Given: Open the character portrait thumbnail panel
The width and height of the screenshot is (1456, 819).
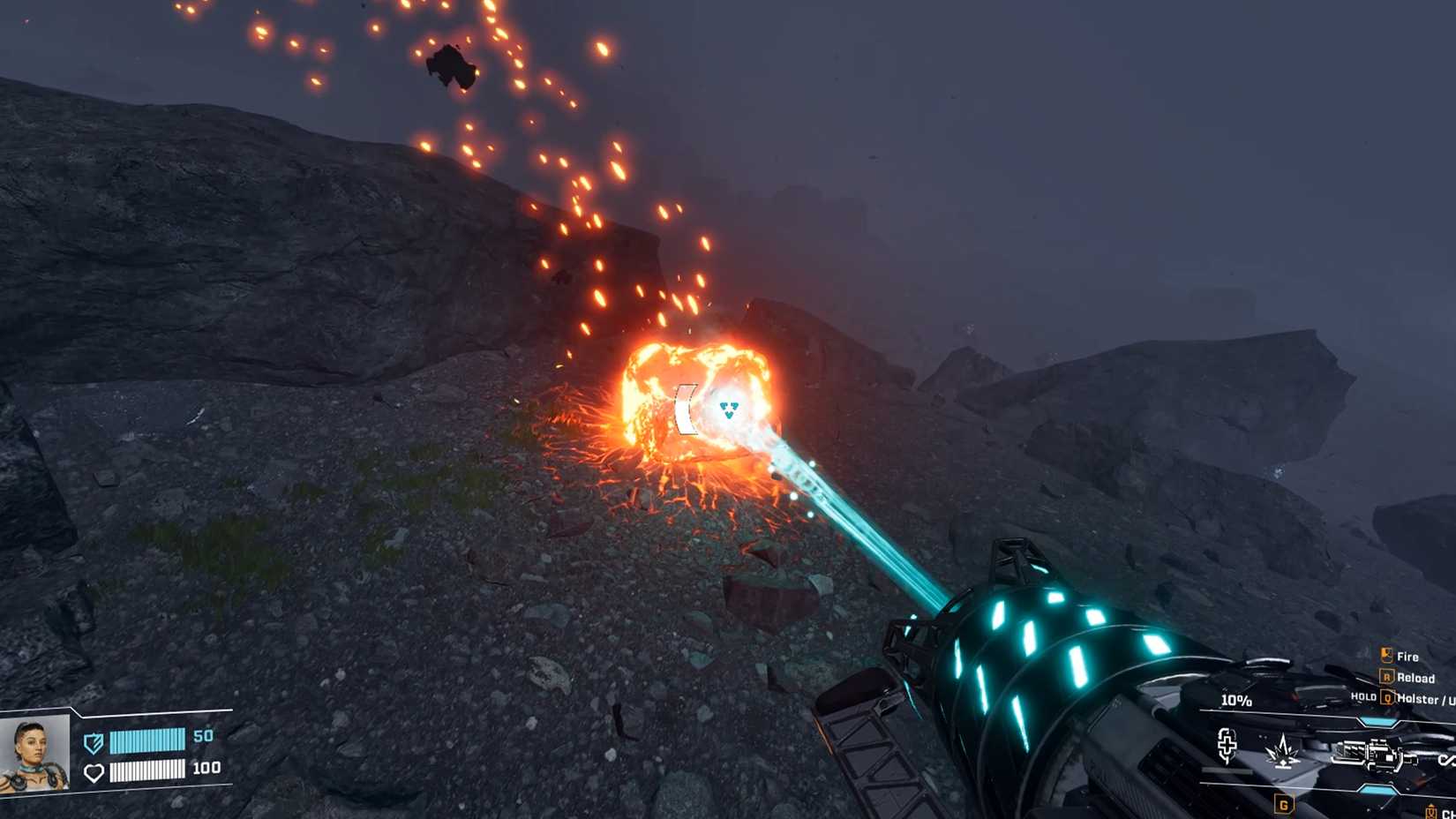Looking at the screenshot, I should (x=35, y=754).
